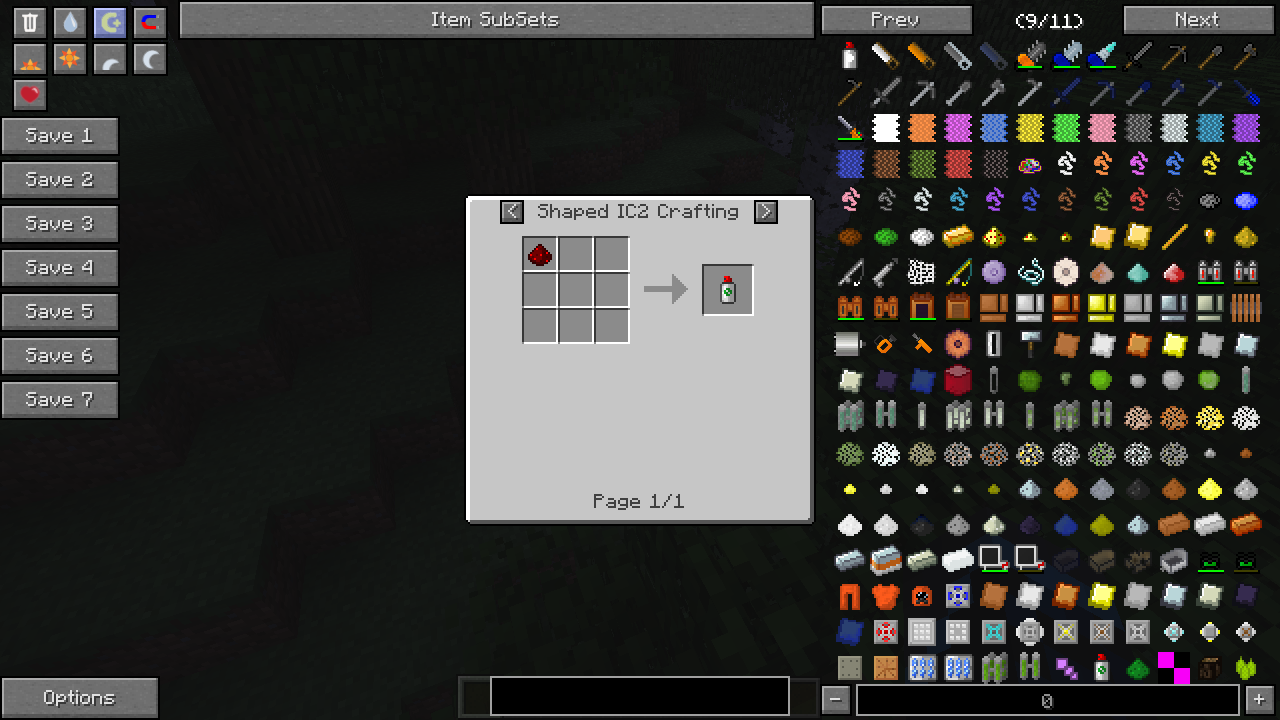Increase item quantity with the plus button

(1259, 700)
